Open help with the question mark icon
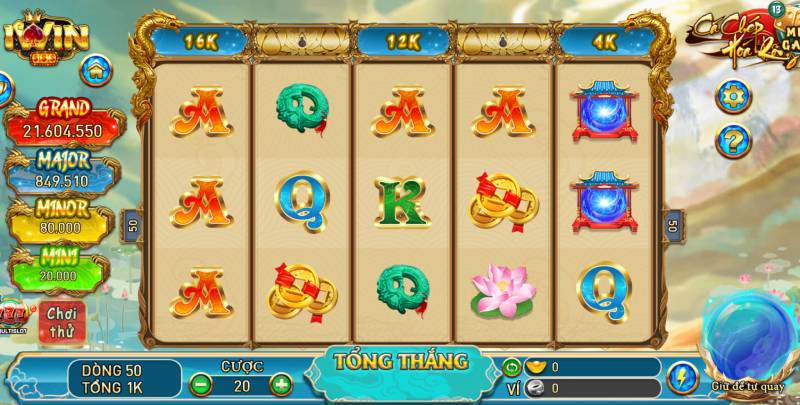Viewport: 800px width, 405px height. pos(734,141)
